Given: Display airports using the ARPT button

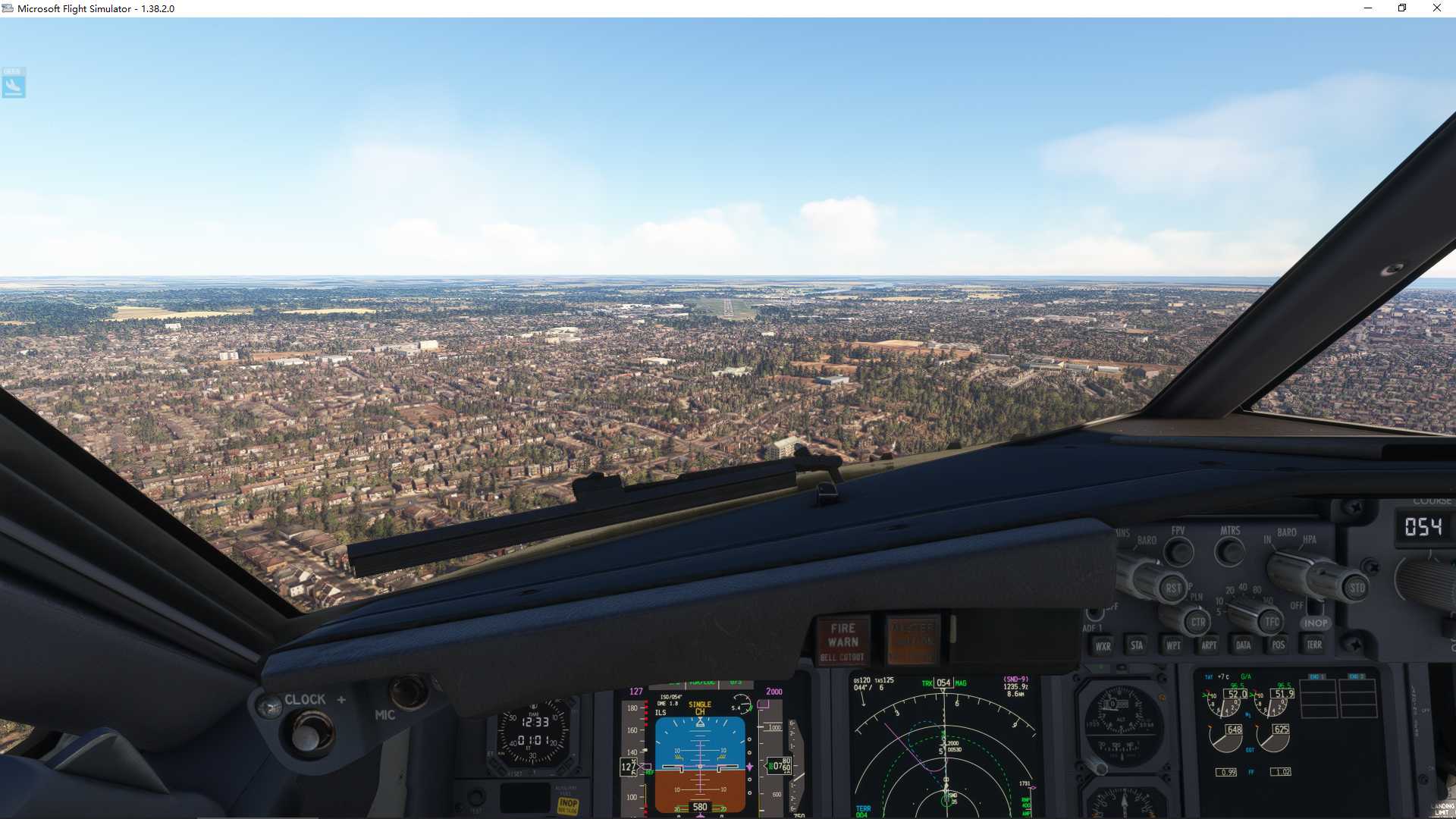Looking at the screenshot, I should pos(1210,645).
